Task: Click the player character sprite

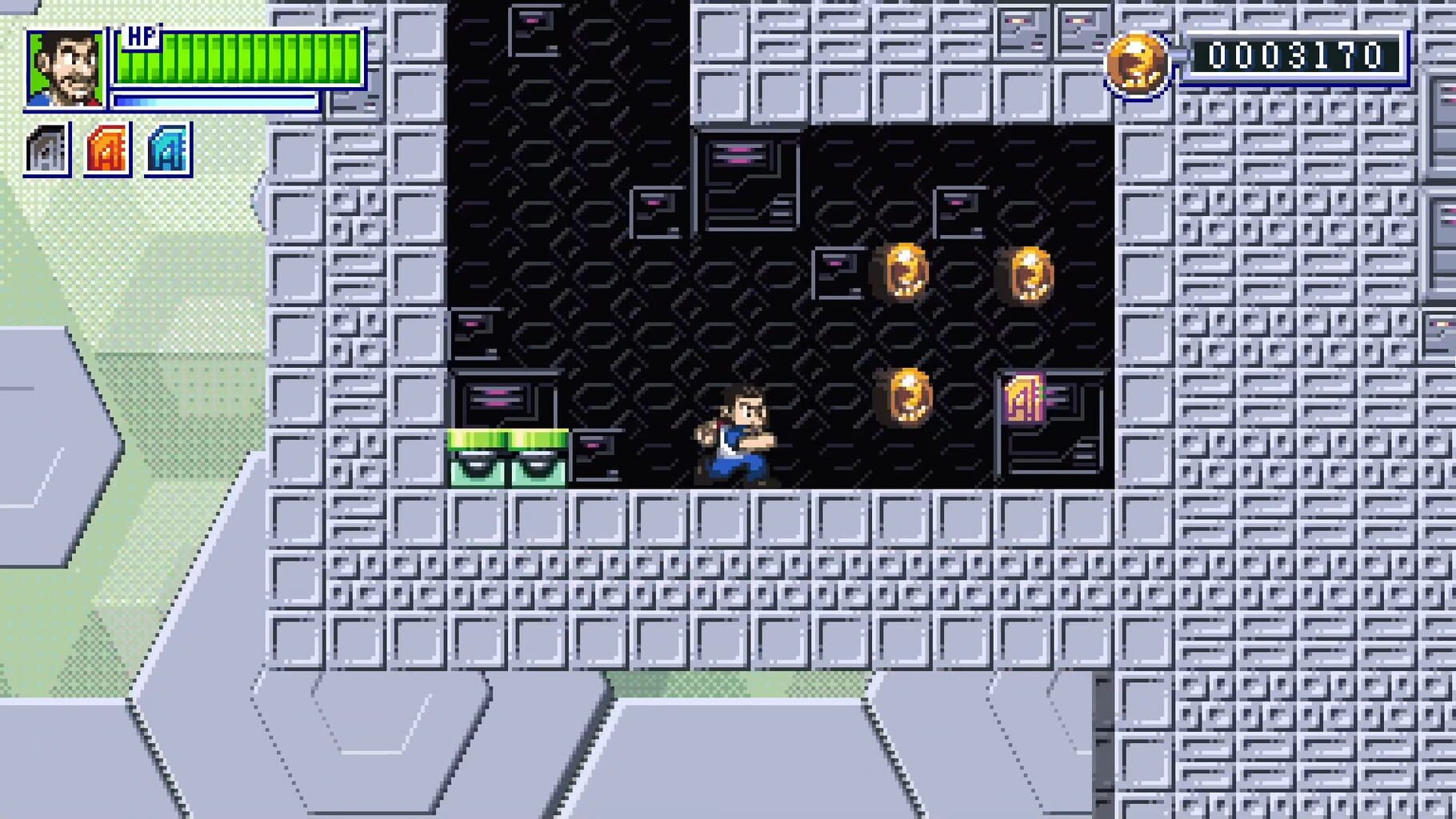Action: click(736, 438)
